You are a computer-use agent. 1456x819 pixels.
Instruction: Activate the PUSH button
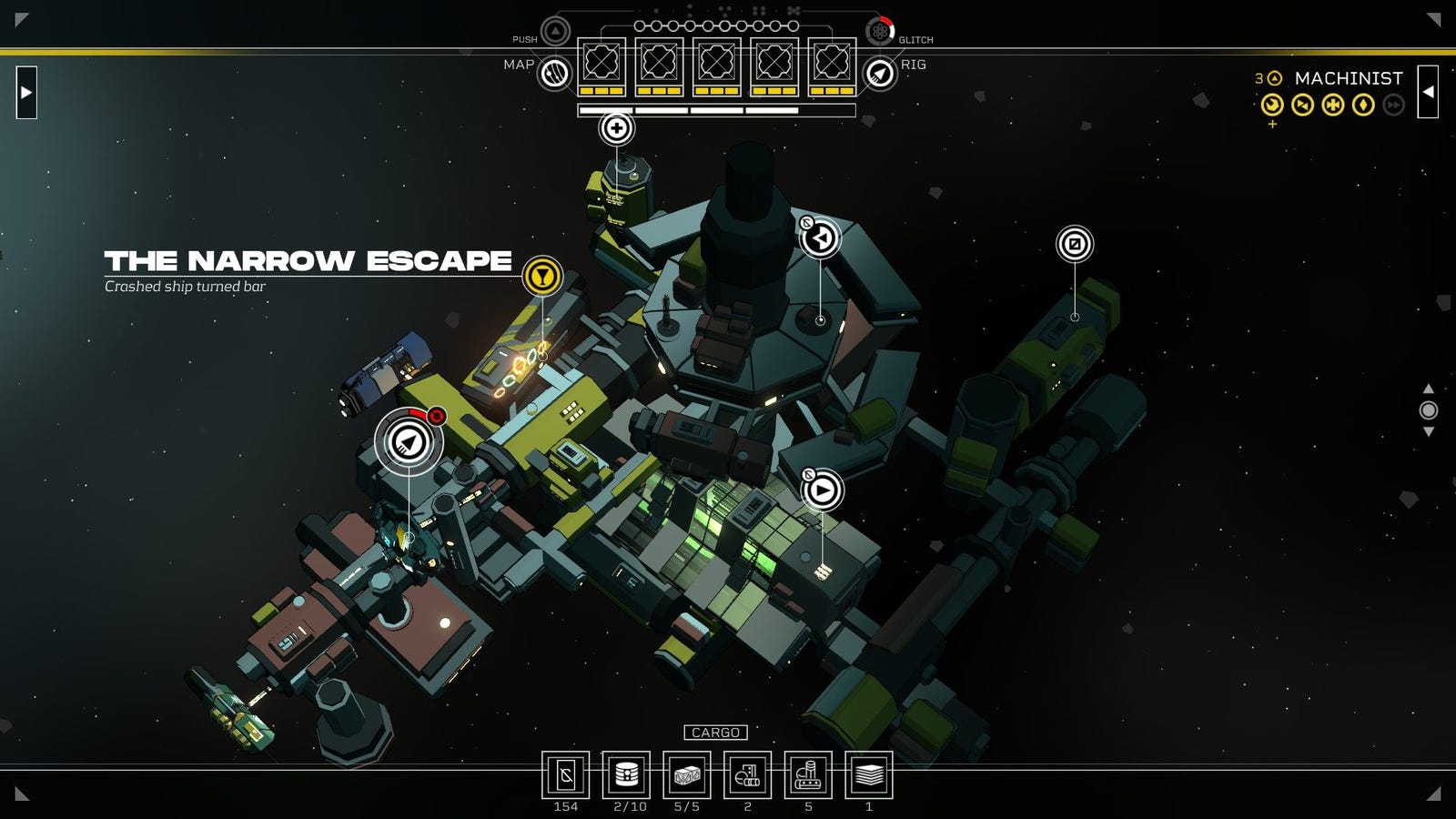pos(555,32)
